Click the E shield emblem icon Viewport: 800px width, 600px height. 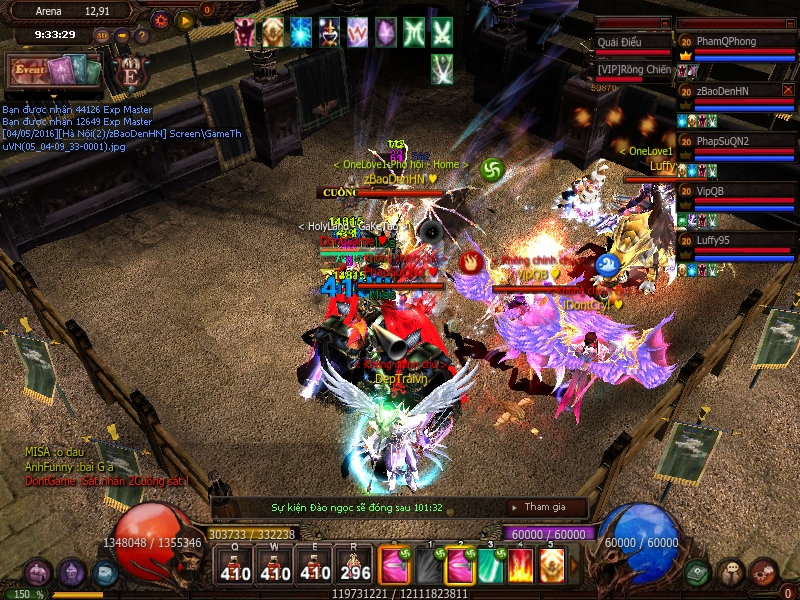[x=130, y=75]
